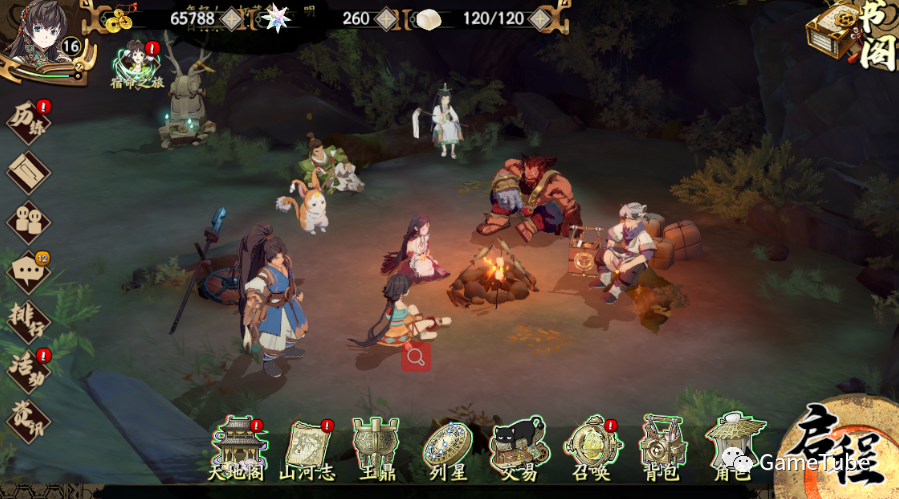Add more gold coins with plus button

click(x=231, y=18)
